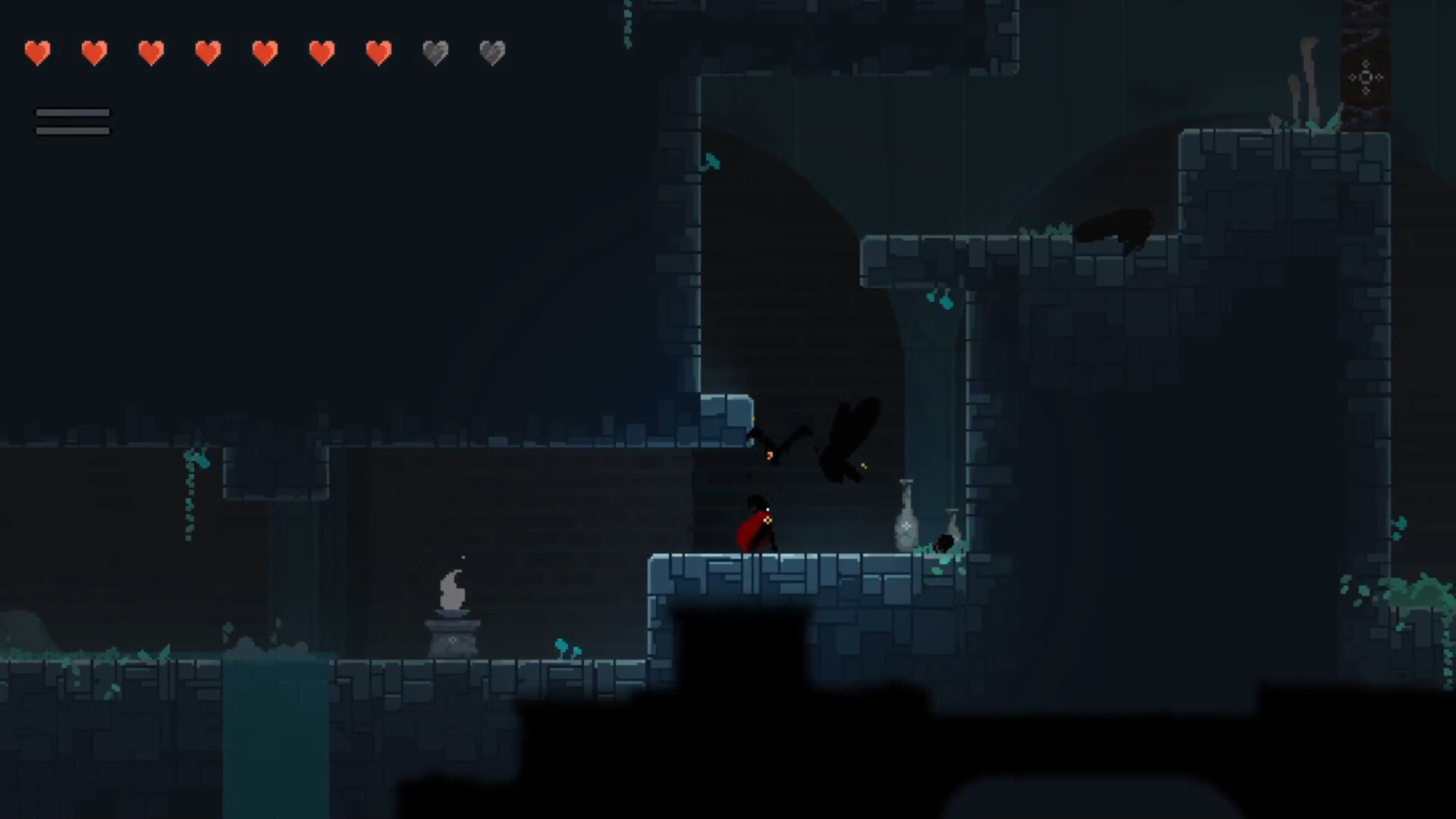Screen dimensions: 1456x819
Task: Click the glowing directional symbol on the dark totem
Action: tap(1365, 76)
